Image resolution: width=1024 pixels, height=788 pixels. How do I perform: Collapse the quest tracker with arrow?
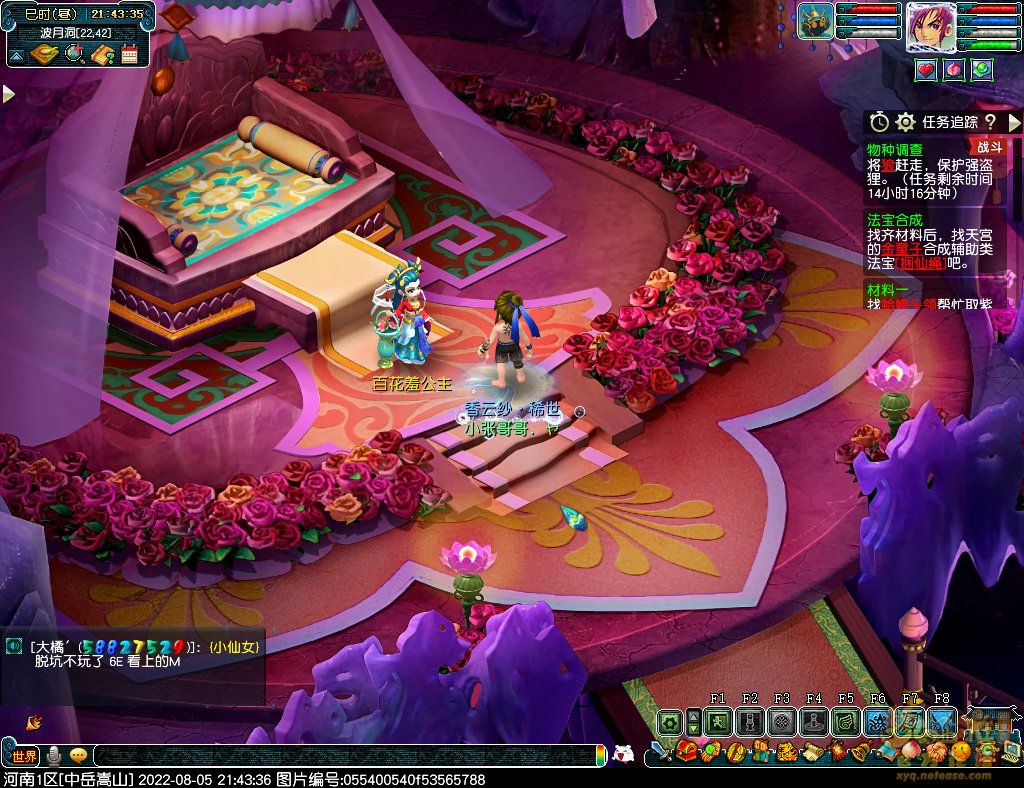pos(1014,122)
